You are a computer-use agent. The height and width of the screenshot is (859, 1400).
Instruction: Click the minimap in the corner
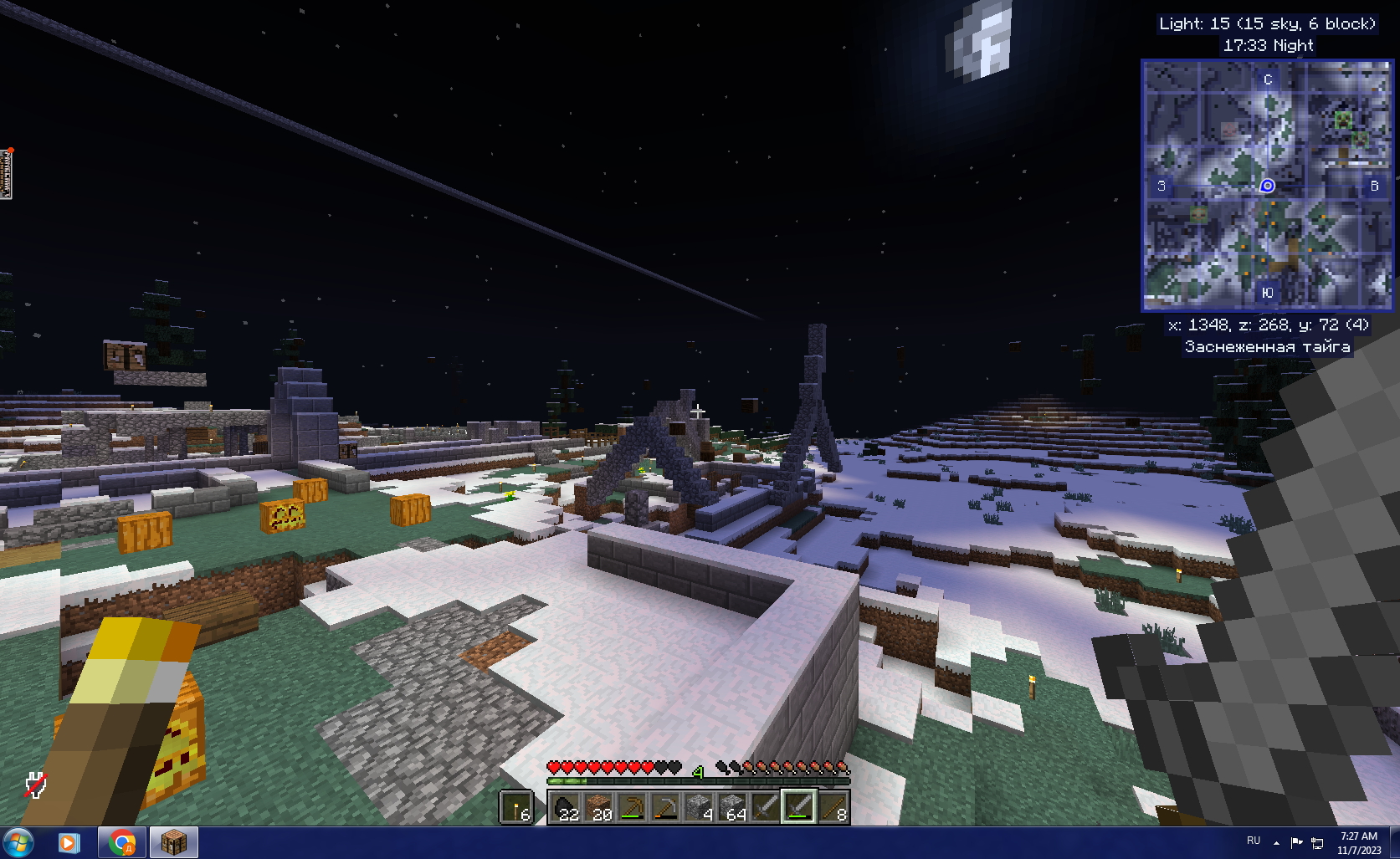coord(1267,186)
